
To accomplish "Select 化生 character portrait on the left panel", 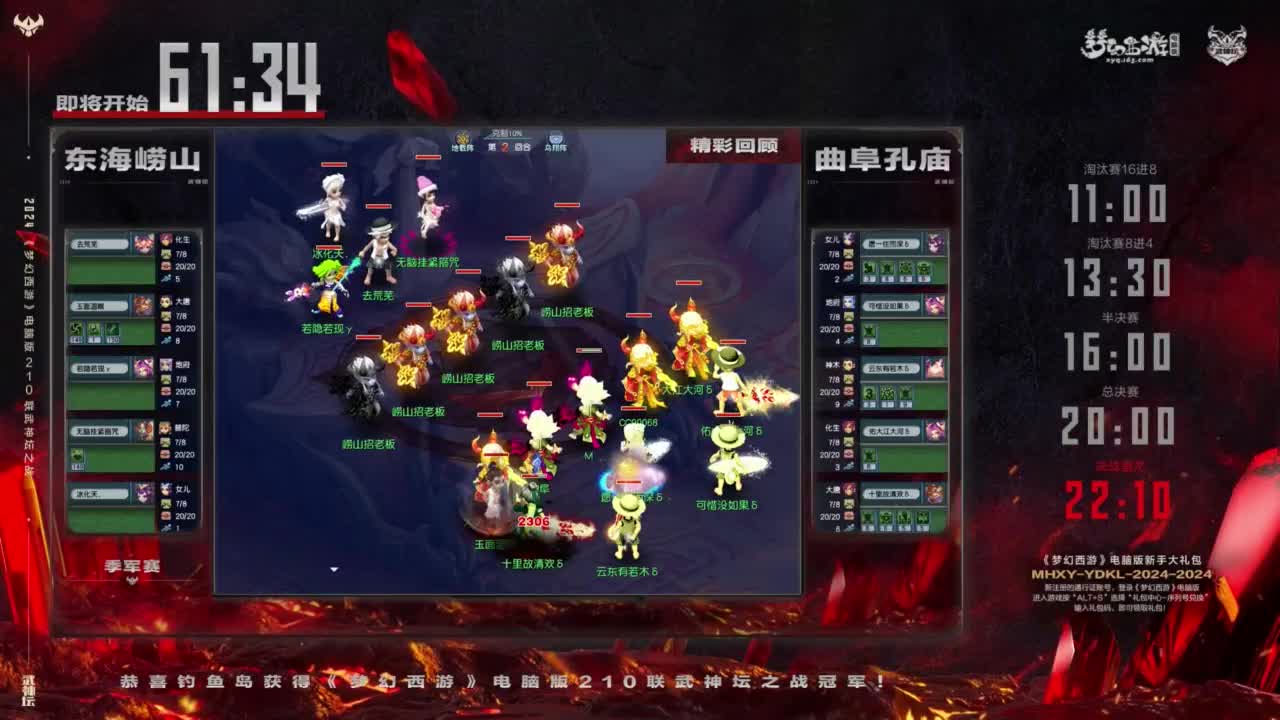I will 143,243.
